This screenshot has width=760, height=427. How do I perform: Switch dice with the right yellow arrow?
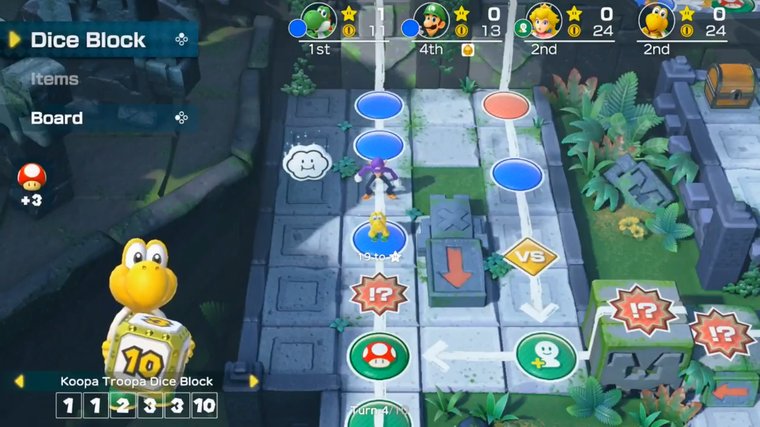(253, 381)
